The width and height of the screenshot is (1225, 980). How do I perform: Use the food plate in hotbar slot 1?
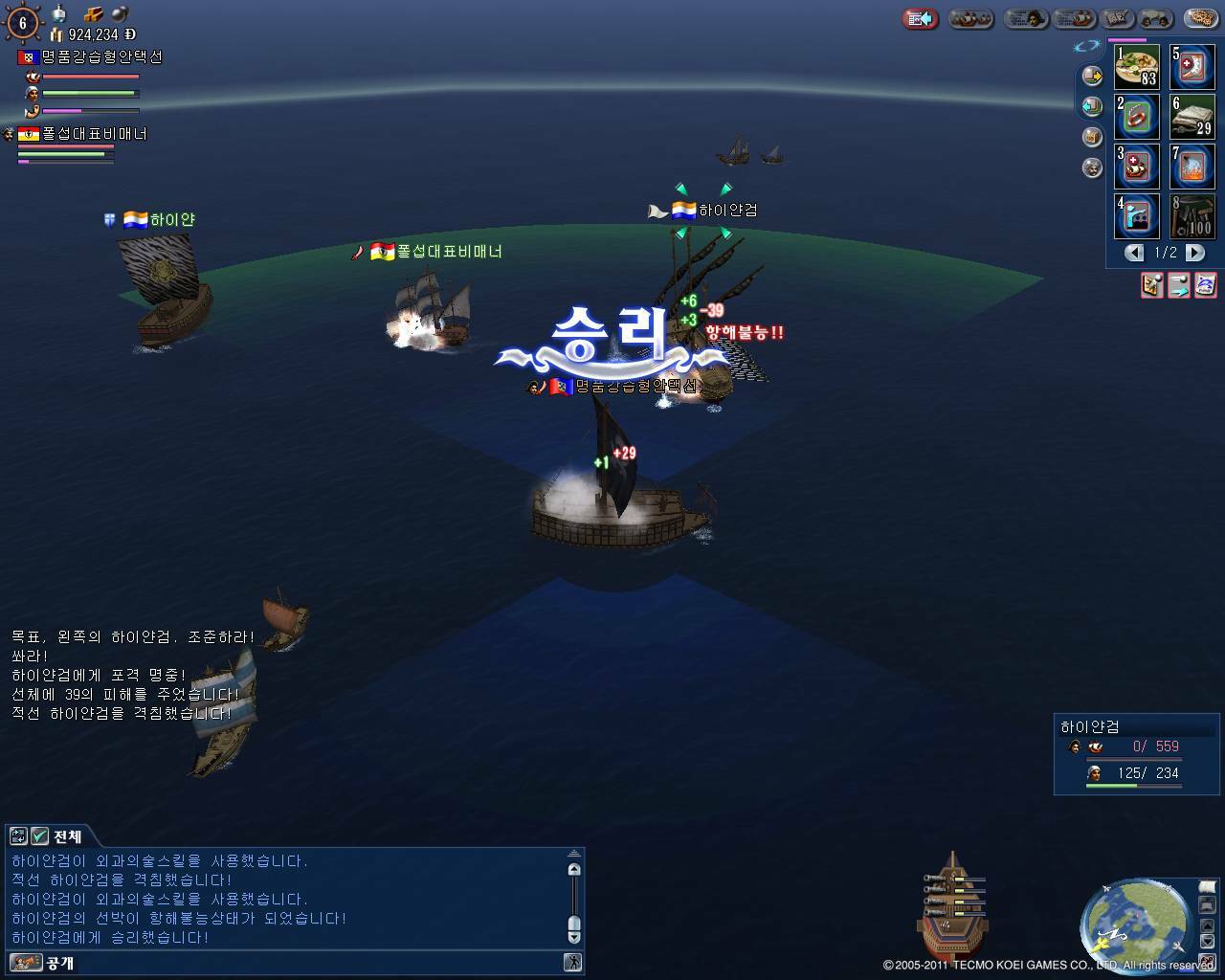(1137, 67)
